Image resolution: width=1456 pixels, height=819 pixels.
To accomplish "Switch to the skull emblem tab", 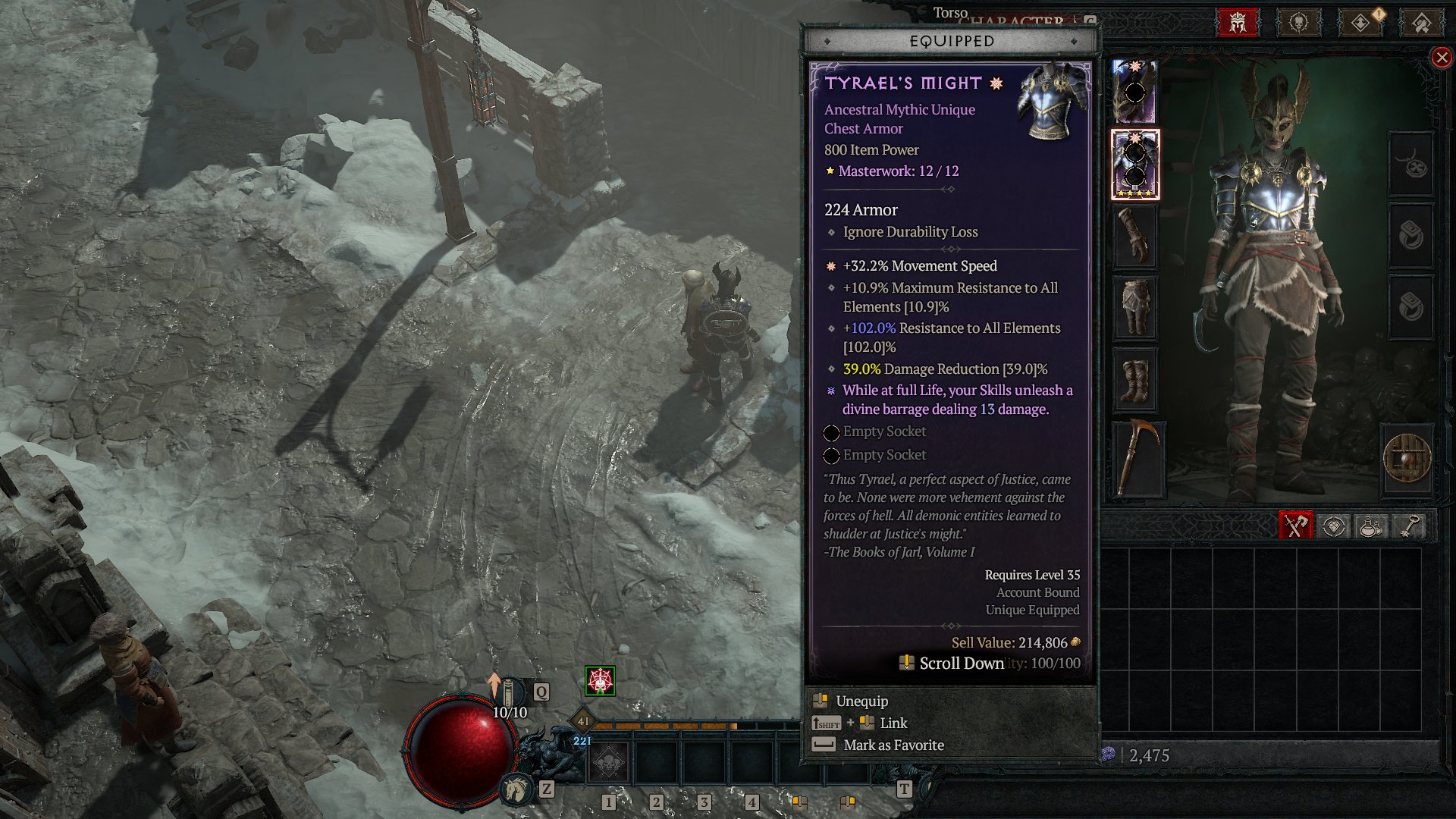I will pyautogui.click(x=1299, y=23).
